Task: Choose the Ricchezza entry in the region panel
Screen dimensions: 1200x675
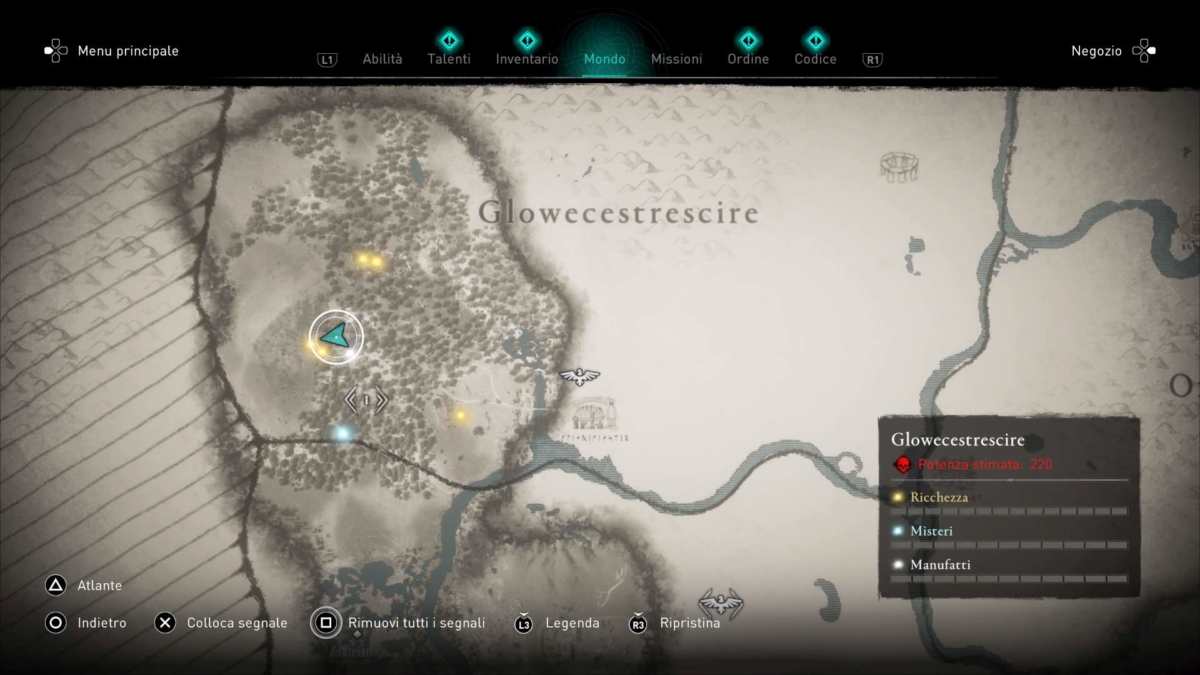Action: 939,497
